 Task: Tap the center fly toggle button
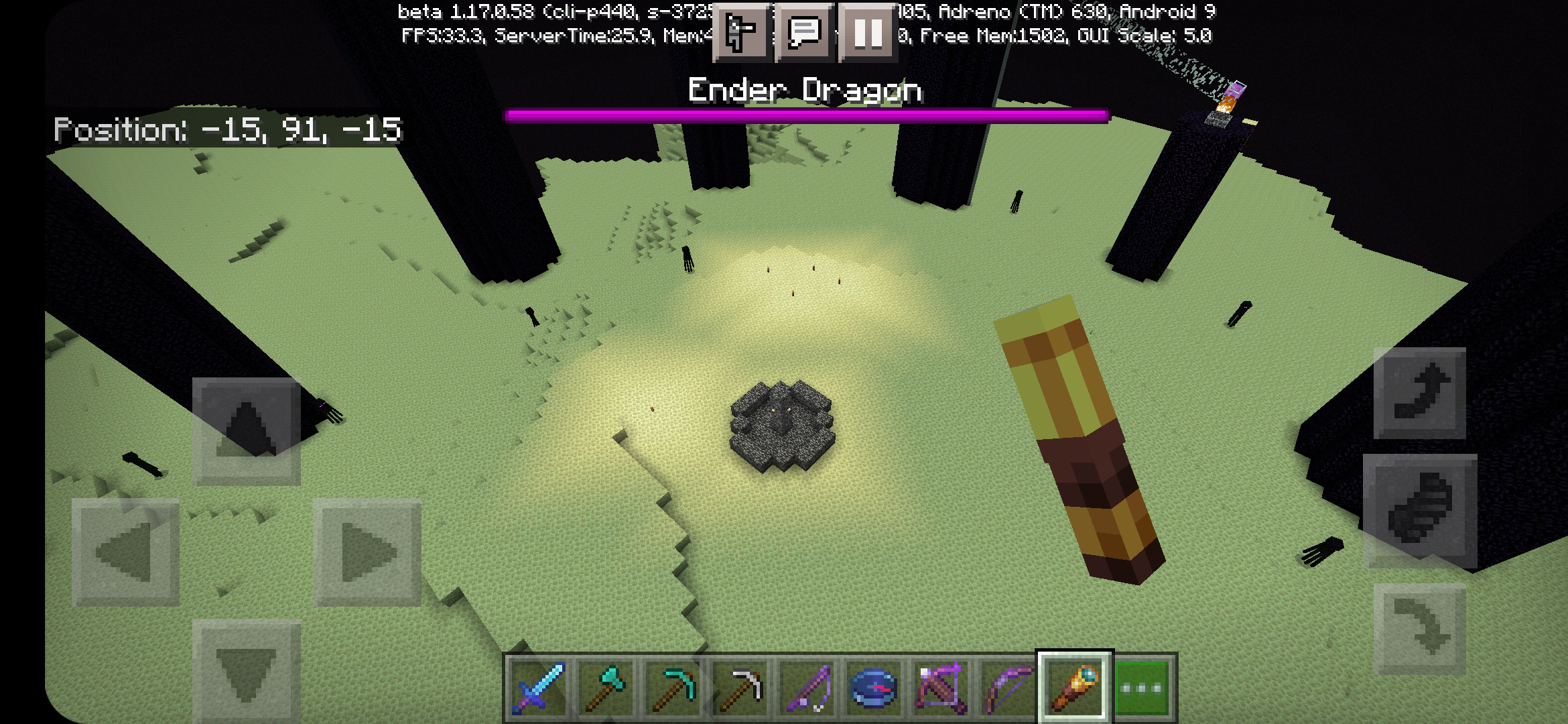tap(1420, 511)
